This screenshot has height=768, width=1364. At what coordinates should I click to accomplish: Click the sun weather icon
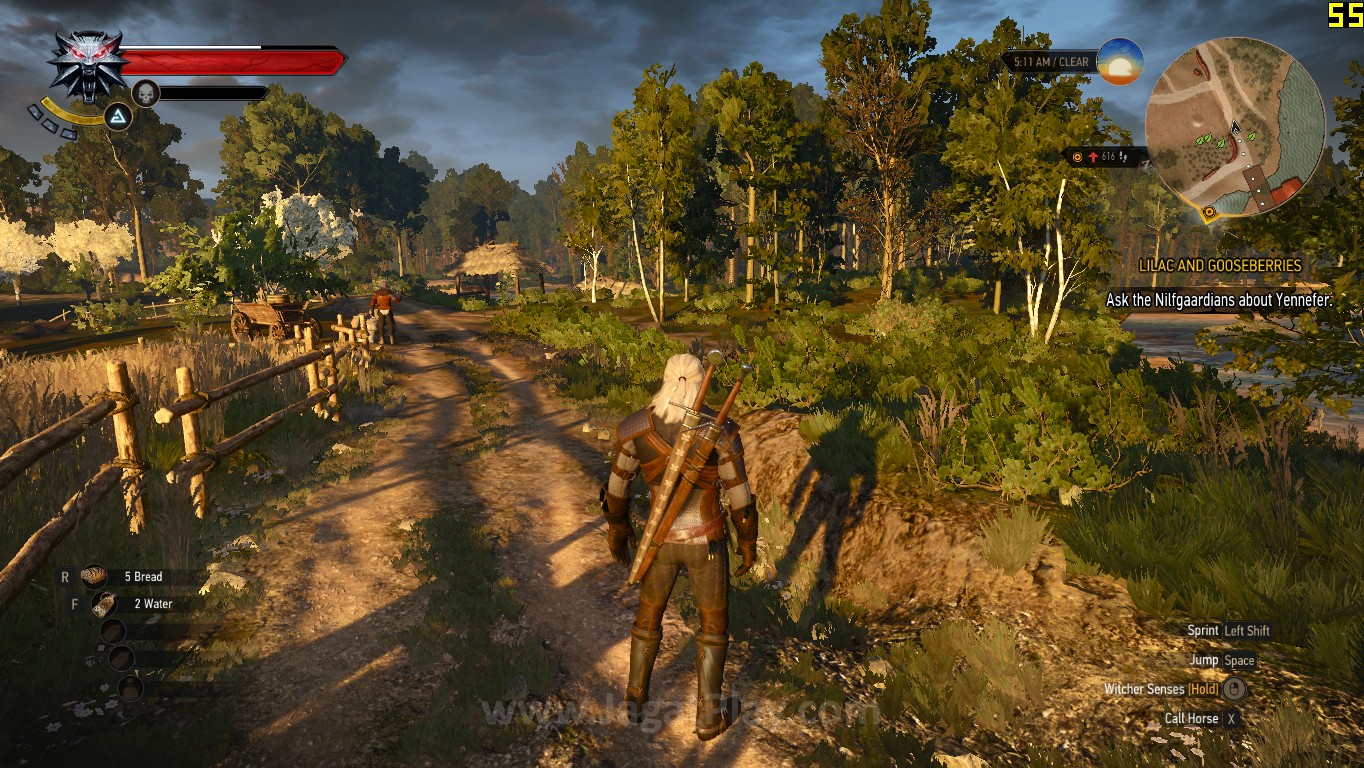1119,61
